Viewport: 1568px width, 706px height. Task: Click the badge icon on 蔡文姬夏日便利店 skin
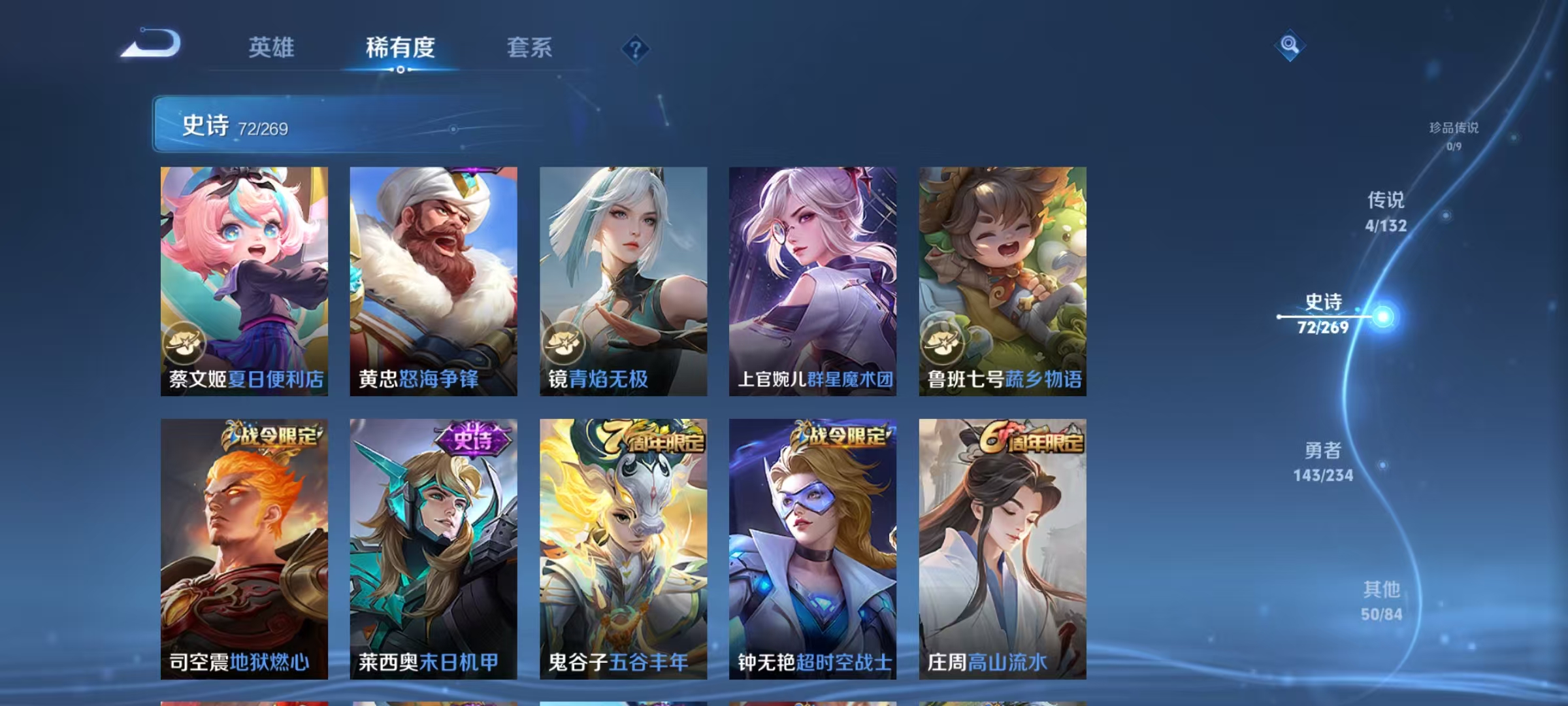coord(186,341)
